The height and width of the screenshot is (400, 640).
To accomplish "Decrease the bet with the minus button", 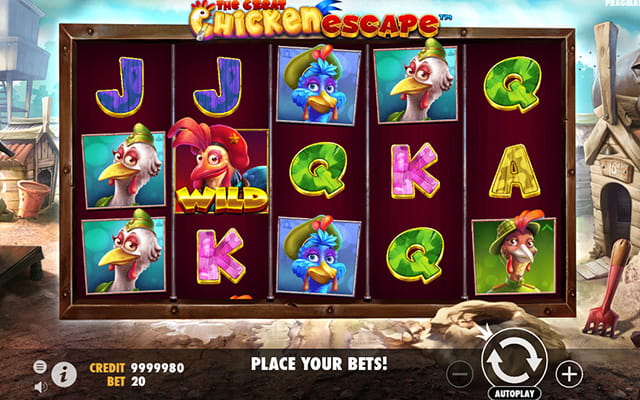I will point(460,374).
